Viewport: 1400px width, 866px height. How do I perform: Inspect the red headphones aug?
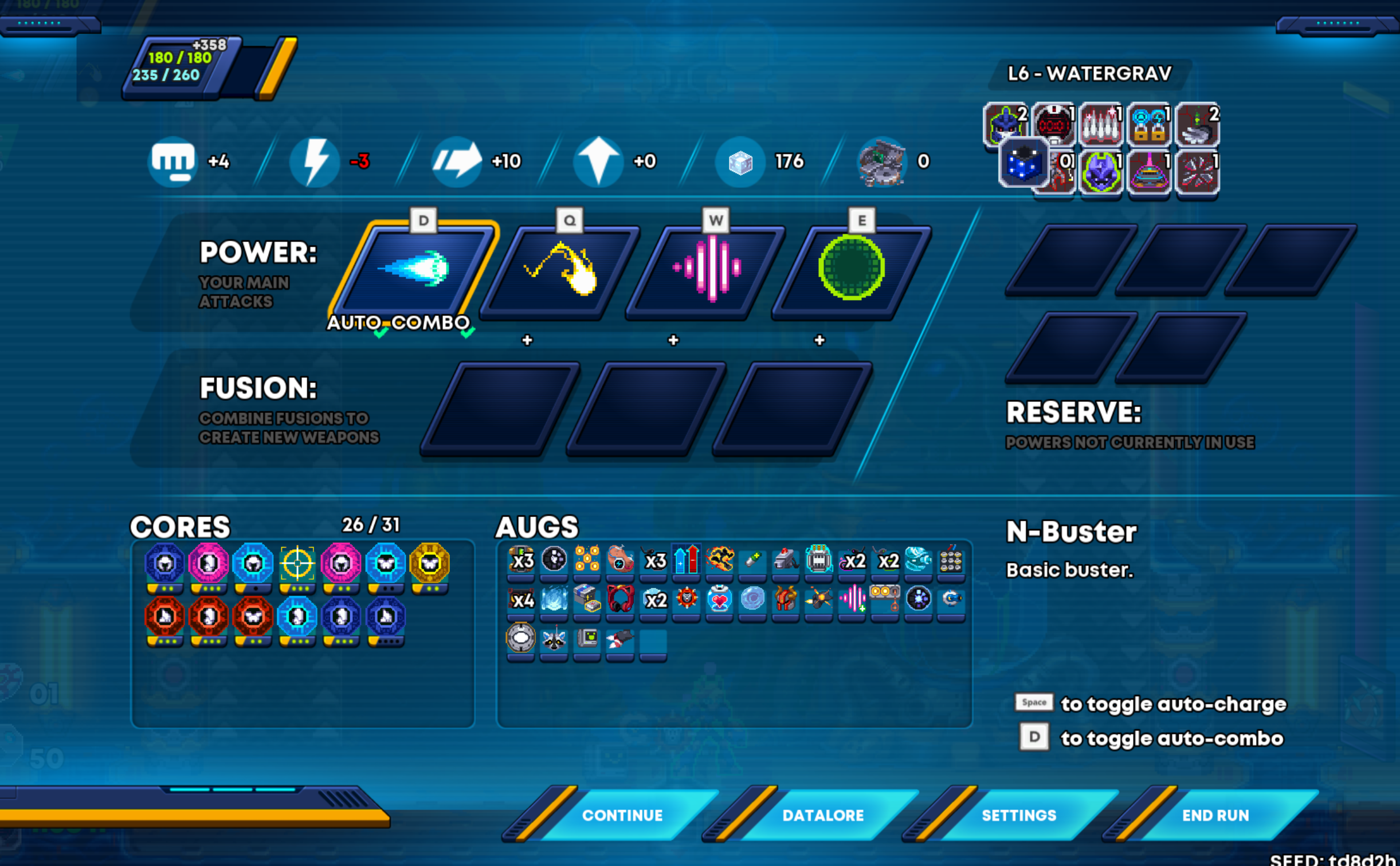pos(620,600)
